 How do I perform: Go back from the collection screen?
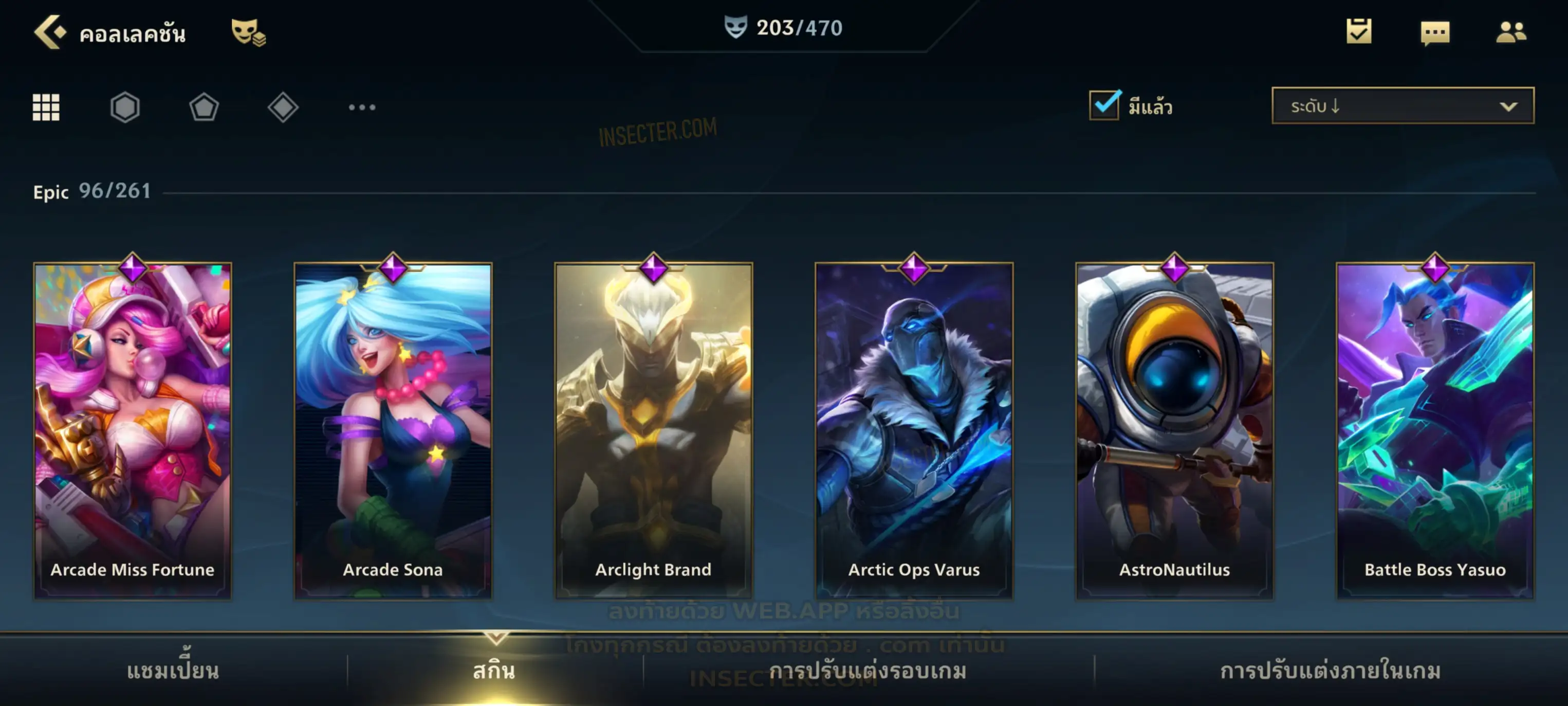[x=50, y=32]
